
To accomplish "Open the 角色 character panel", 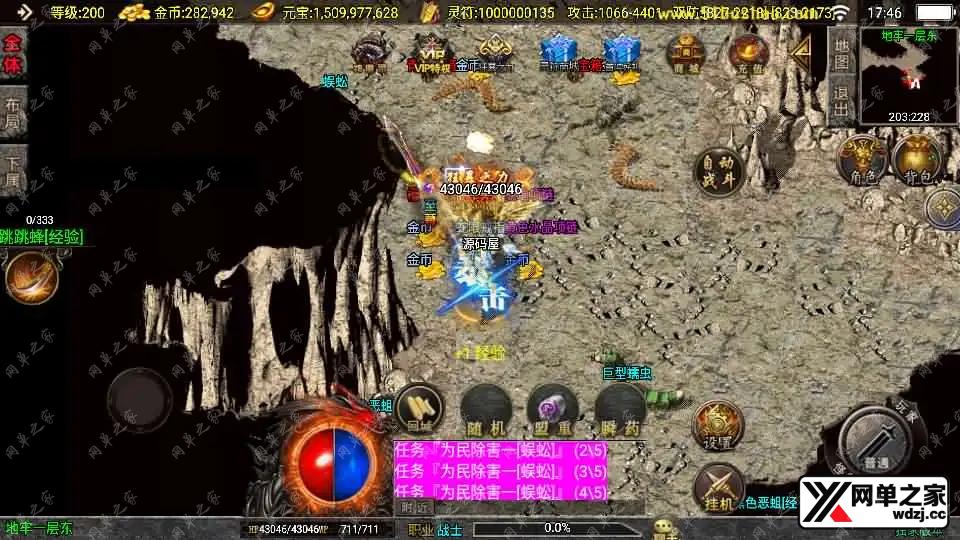I will tap(864, 160).
